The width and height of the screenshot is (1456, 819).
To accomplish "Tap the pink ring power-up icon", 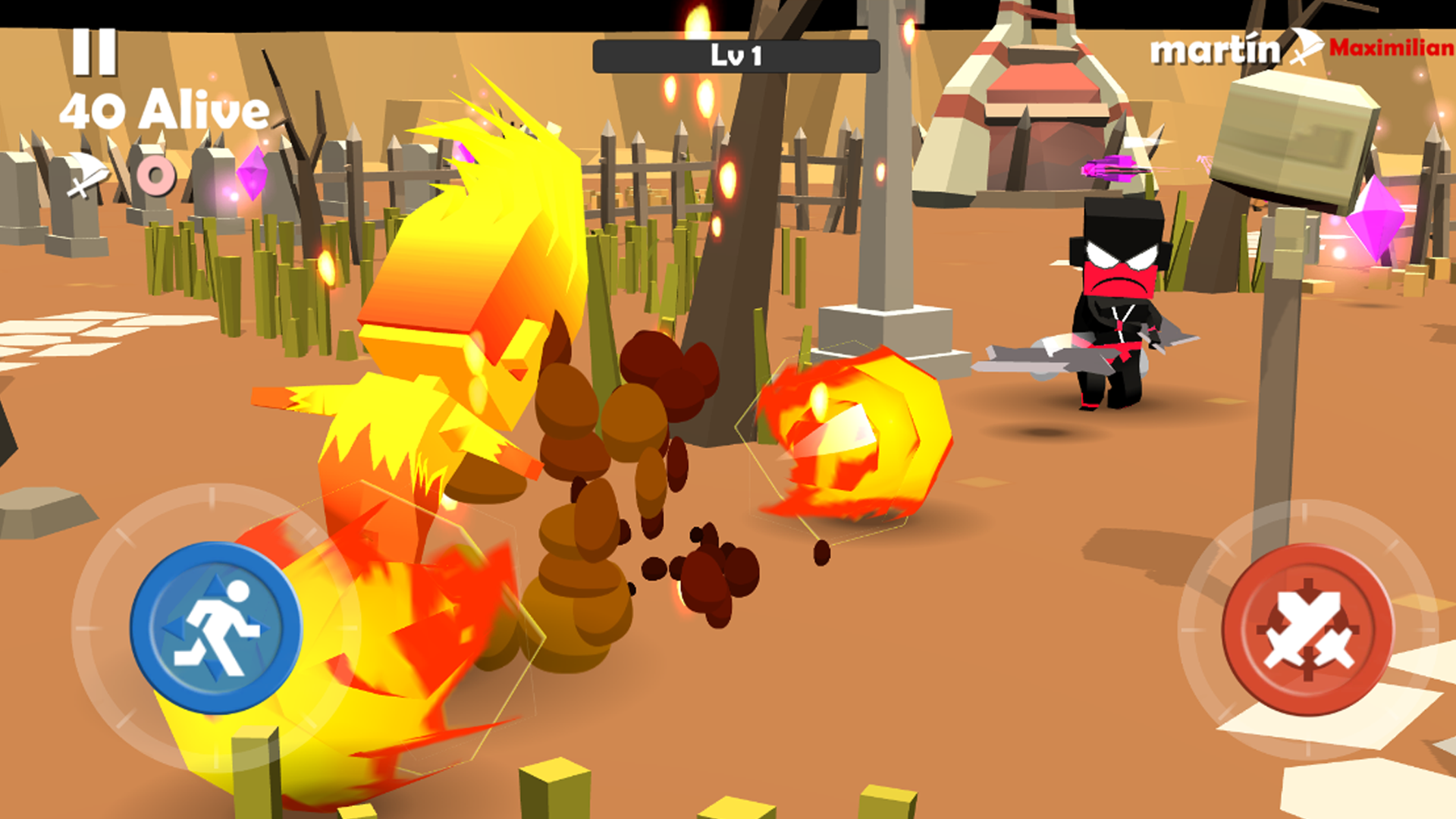I will [x=155, y=176].
